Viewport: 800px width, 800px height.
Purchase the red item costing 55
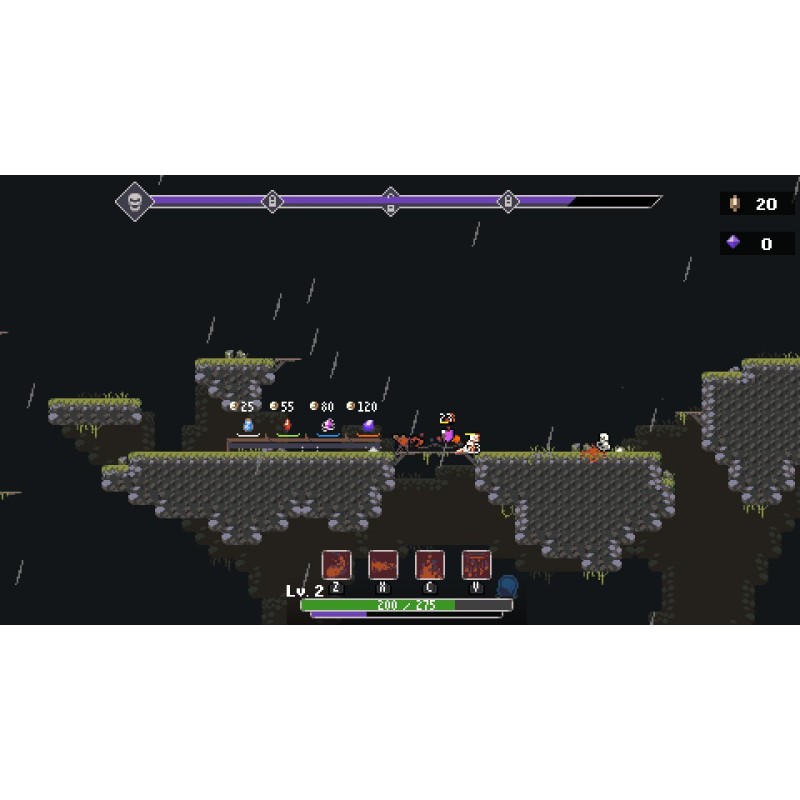(x=287, y=426)
